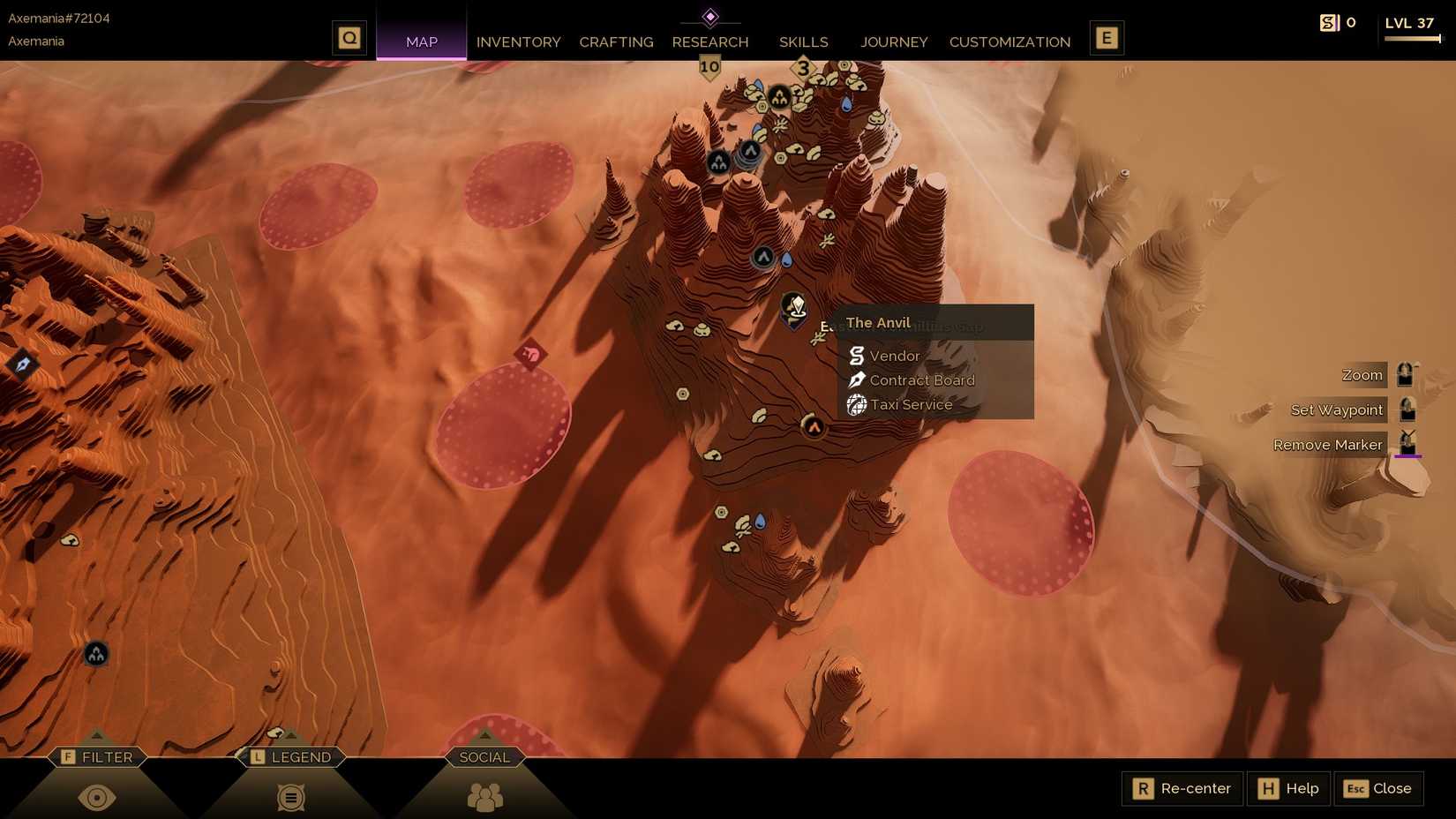Click the blue water droplet icon near The Anvil
1456x819 pixels.
pyautogui.click(x=788, y=259)
